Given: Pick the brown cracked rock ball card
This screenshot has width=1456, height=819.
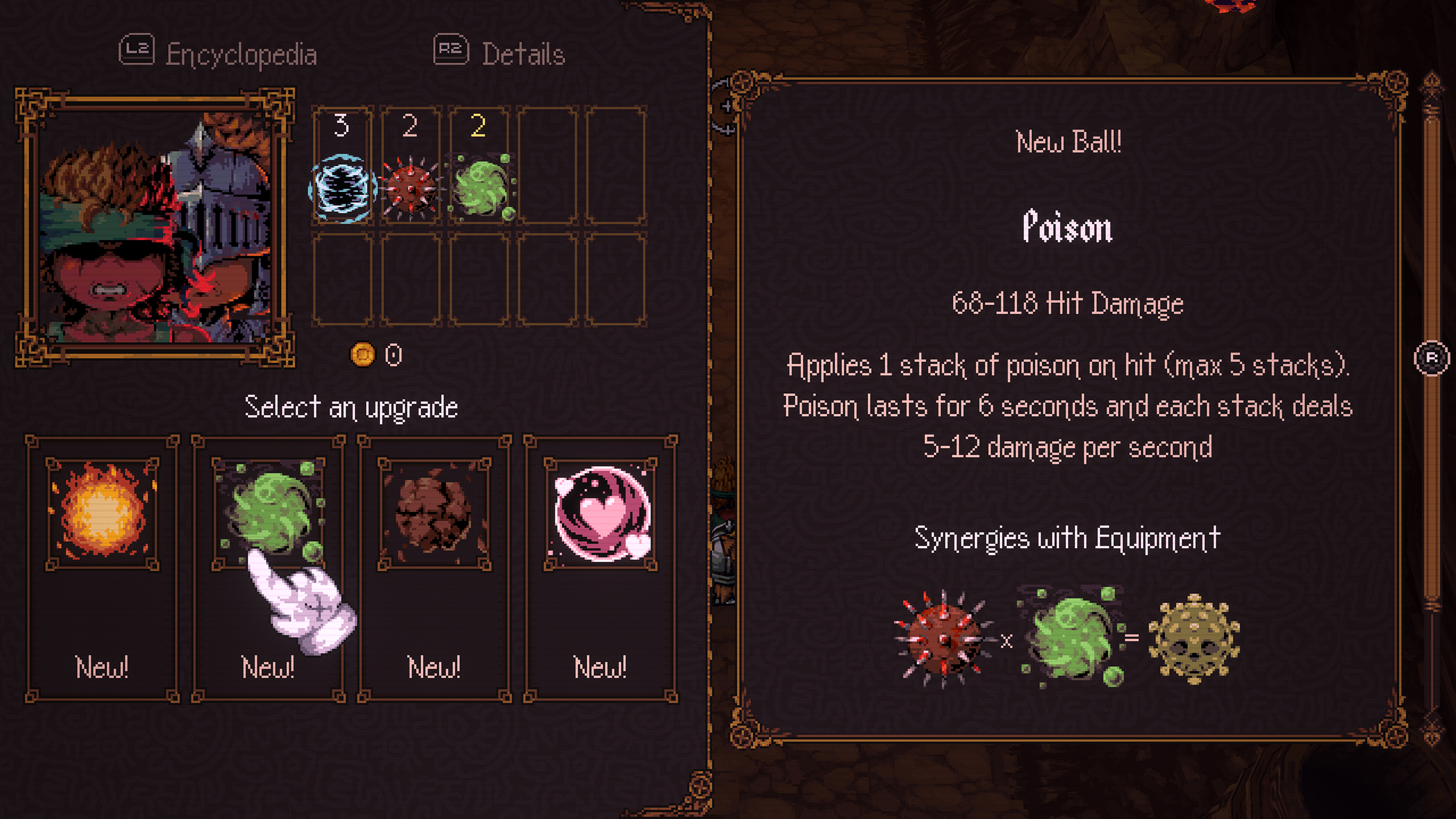Looking at the screenshot, I should [x=434, y=567].
